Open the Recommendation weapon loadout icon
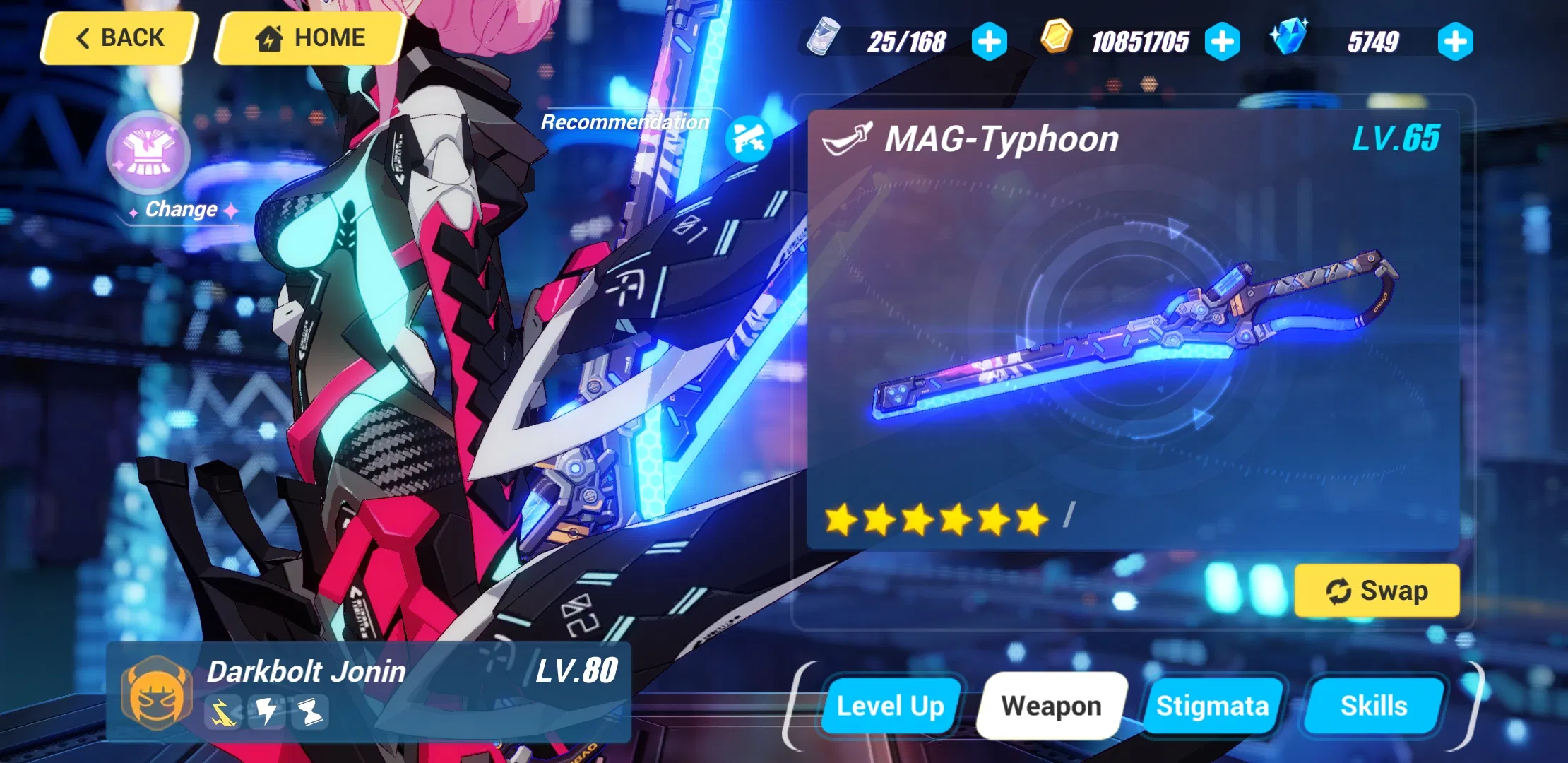Screen dimensions: 1568x763 748,139
